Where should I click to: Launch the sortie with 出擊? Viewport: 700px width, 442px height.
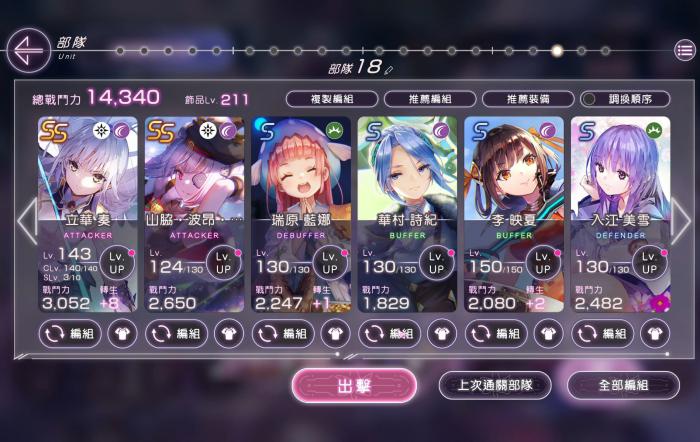(x=354, y=385)
